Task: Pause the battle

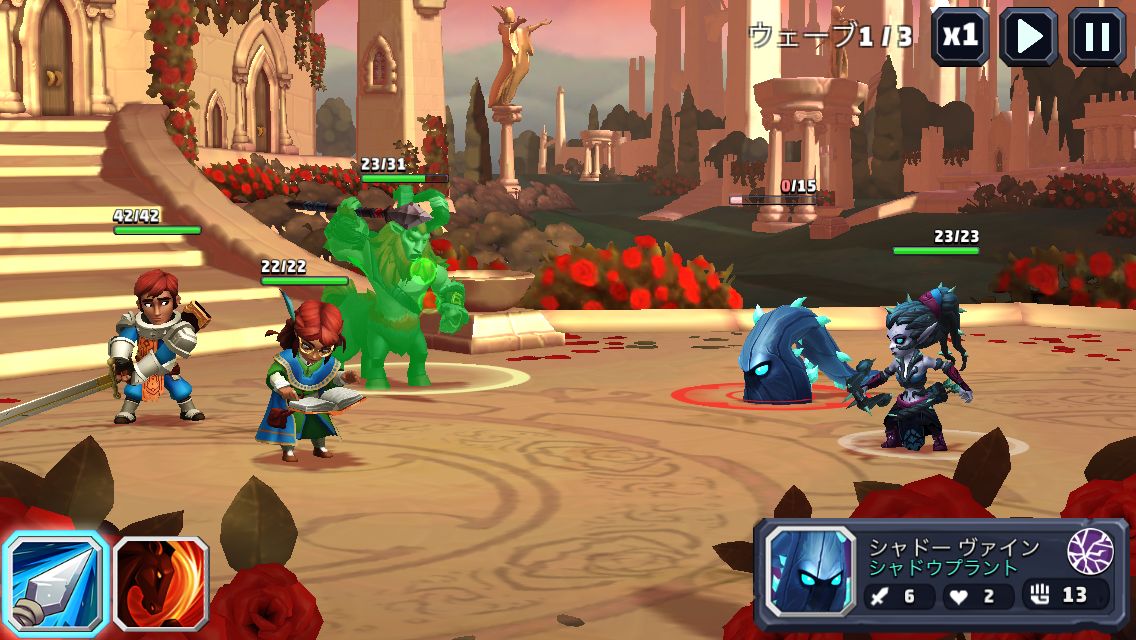Action: point(1097,36)
